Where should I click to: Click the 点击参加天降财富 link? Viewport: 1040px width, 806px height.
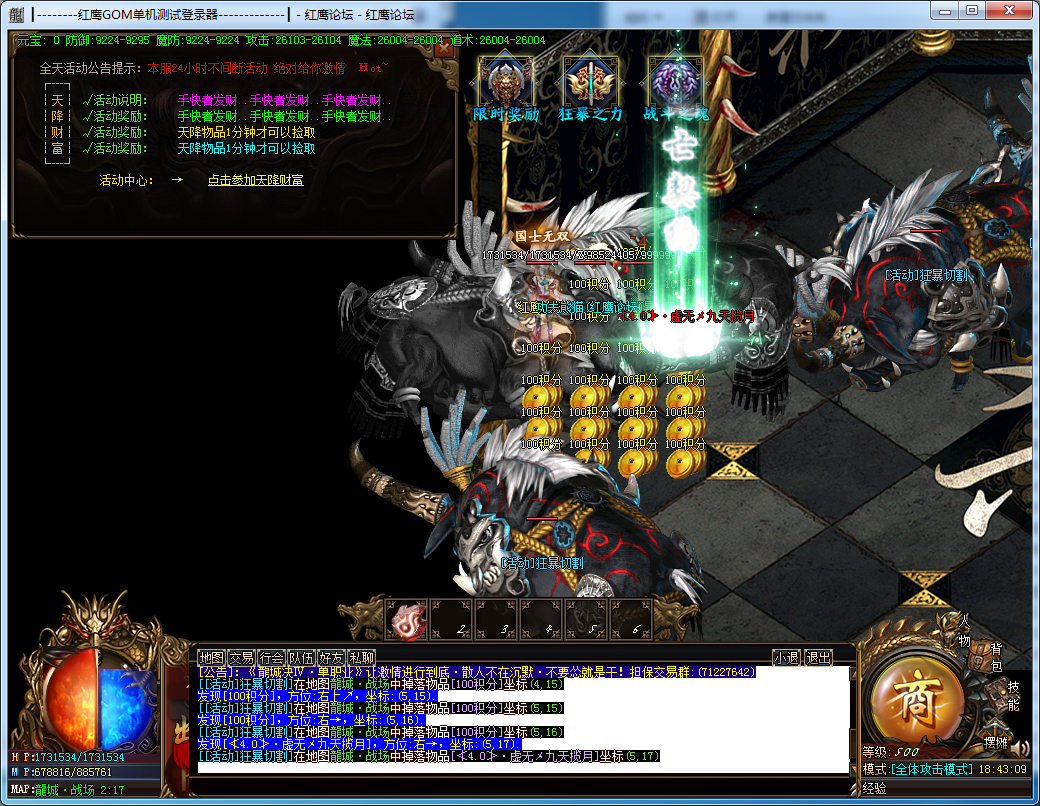coord(255,181)
